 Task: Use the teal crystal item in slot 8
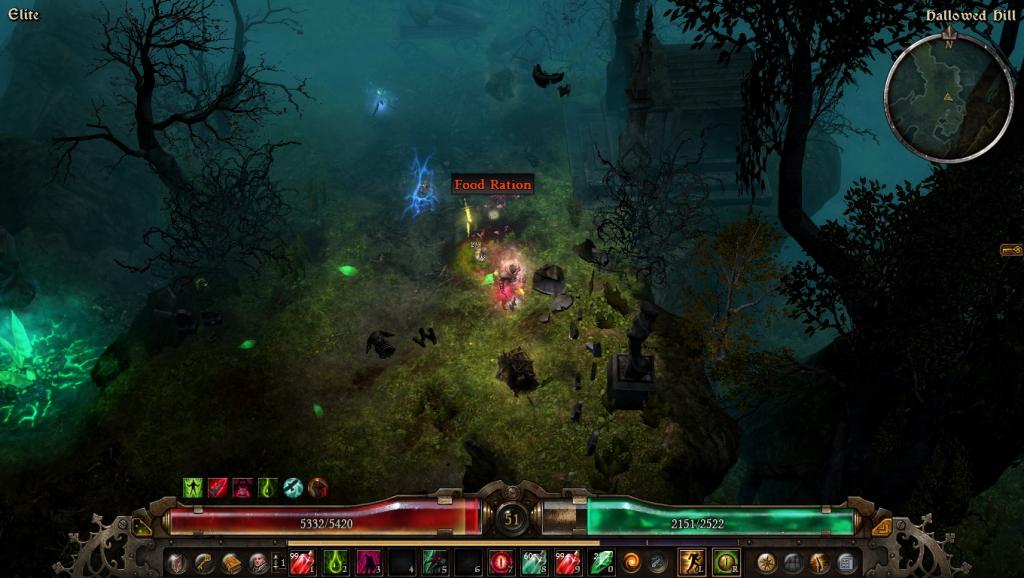[534, 562]
